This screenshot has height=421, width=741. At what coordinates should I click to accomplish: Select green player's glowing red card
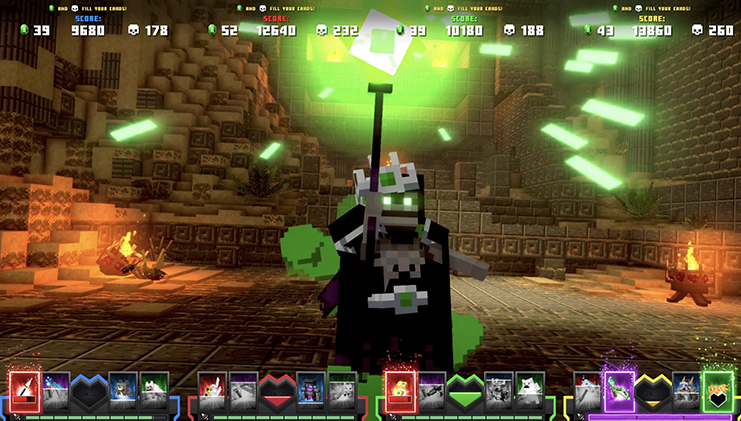pyautogui.click(x=400, y=388)
